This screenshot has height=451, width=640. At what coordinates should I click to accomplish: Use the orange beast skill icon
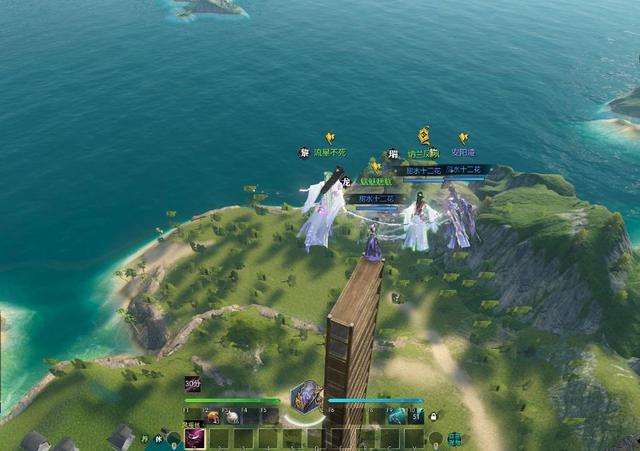click(x=213, y=416)
